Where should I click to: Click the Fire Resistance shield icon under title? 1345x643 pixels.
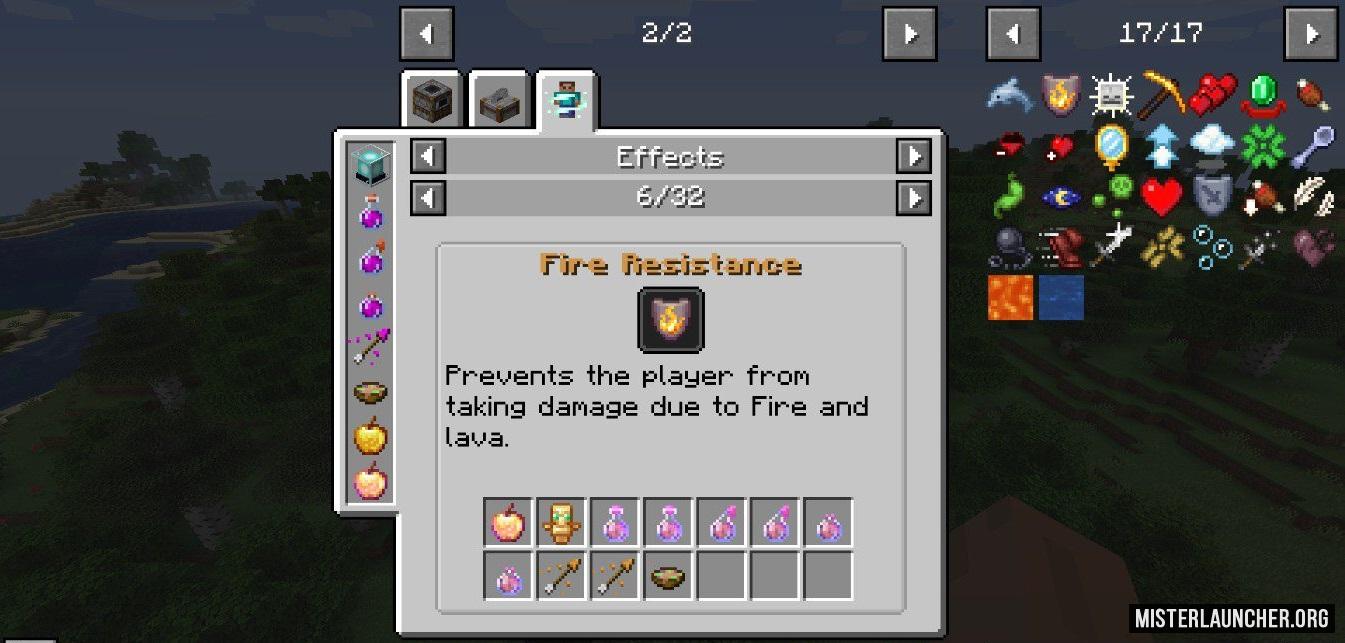[x=671, y=320]
